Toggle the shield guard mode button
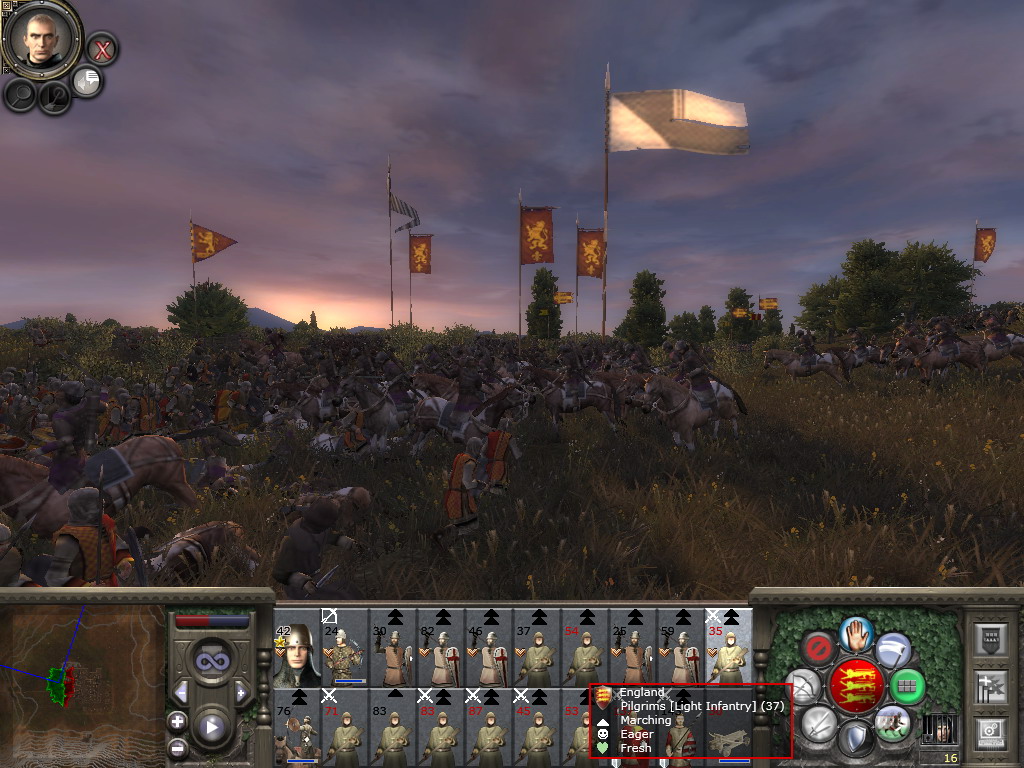Image resolution: width=1024 pixels, height=768 pixels. (x=855, y=739)
